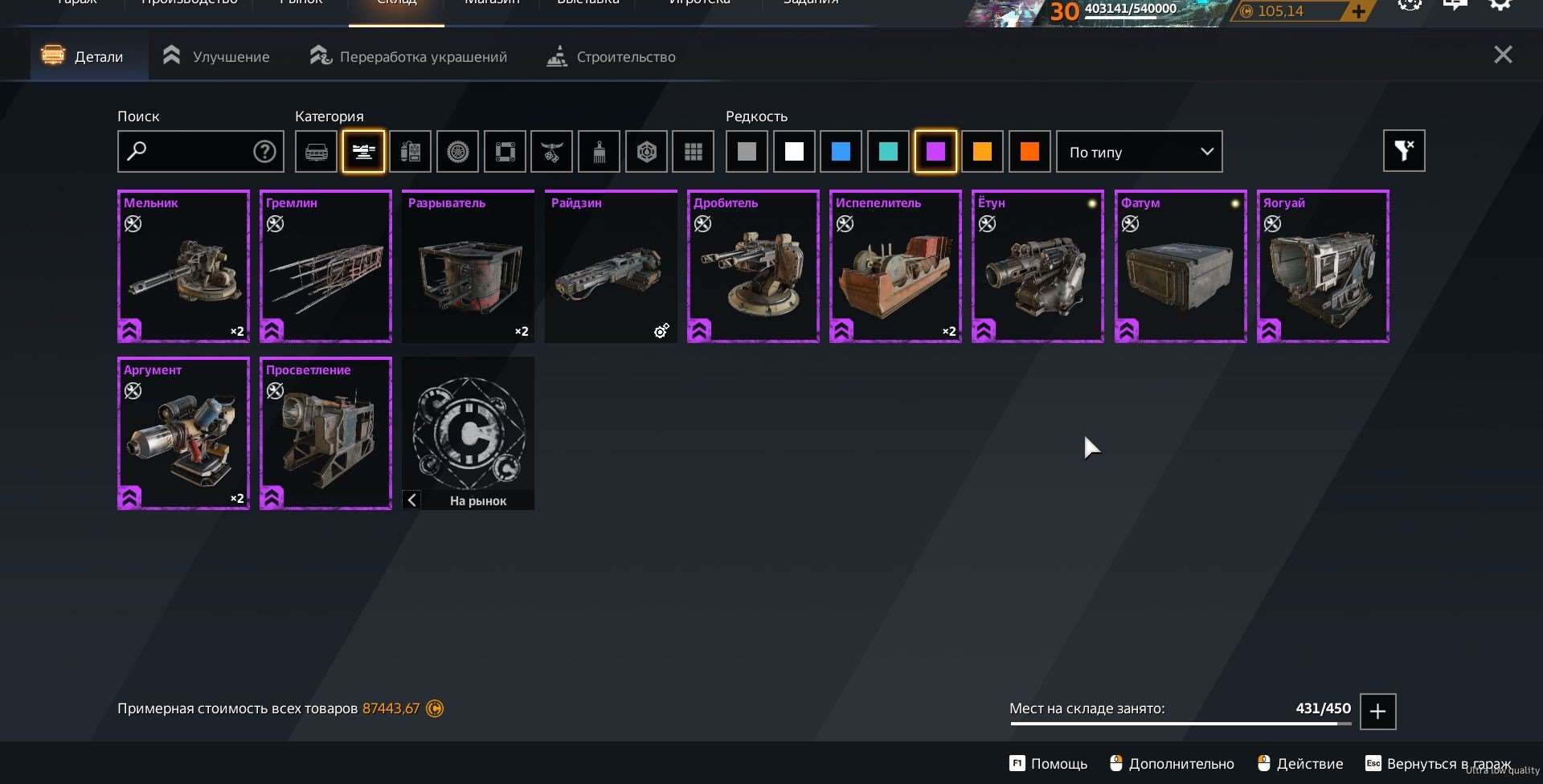Viewport: 1543px width, 784px height.
Task: Open the Переработка украшений tab
Action: (408, 56)
